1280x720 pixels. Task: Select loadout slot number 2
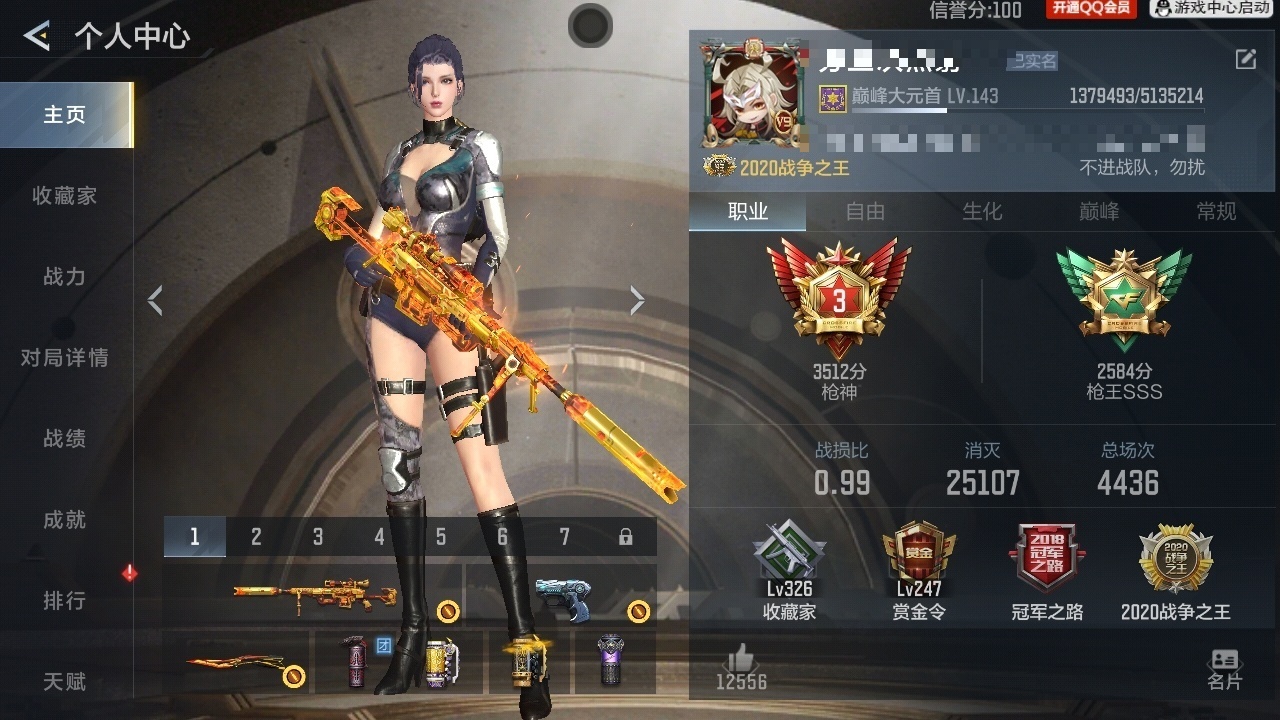click(x=256, y=537)
